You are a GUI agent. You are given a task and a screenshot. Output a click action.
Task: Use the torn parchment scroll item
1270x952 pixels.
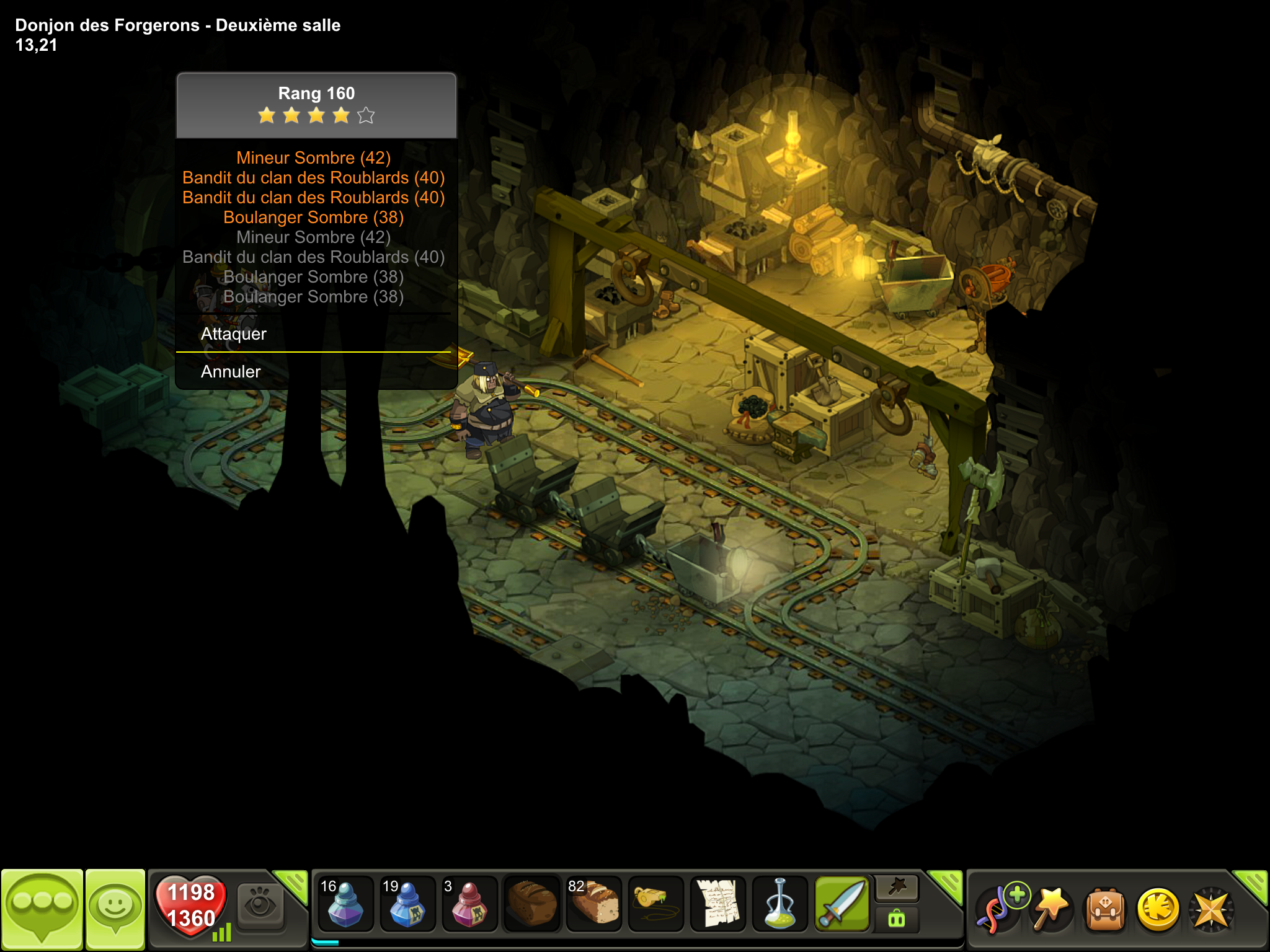717,905
